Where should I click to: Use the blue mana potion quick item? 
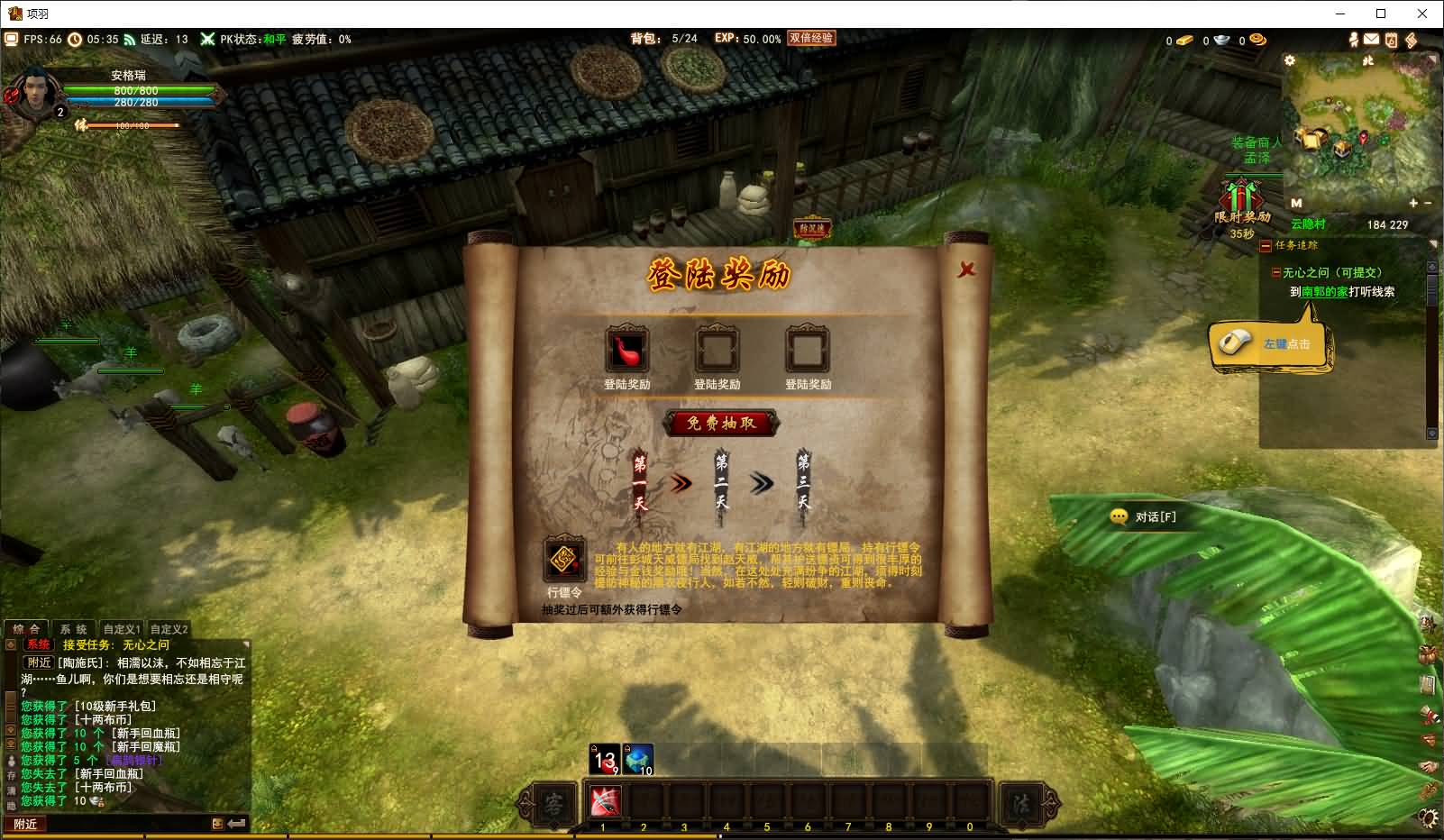pyautogui.click(x=637, y=759)
